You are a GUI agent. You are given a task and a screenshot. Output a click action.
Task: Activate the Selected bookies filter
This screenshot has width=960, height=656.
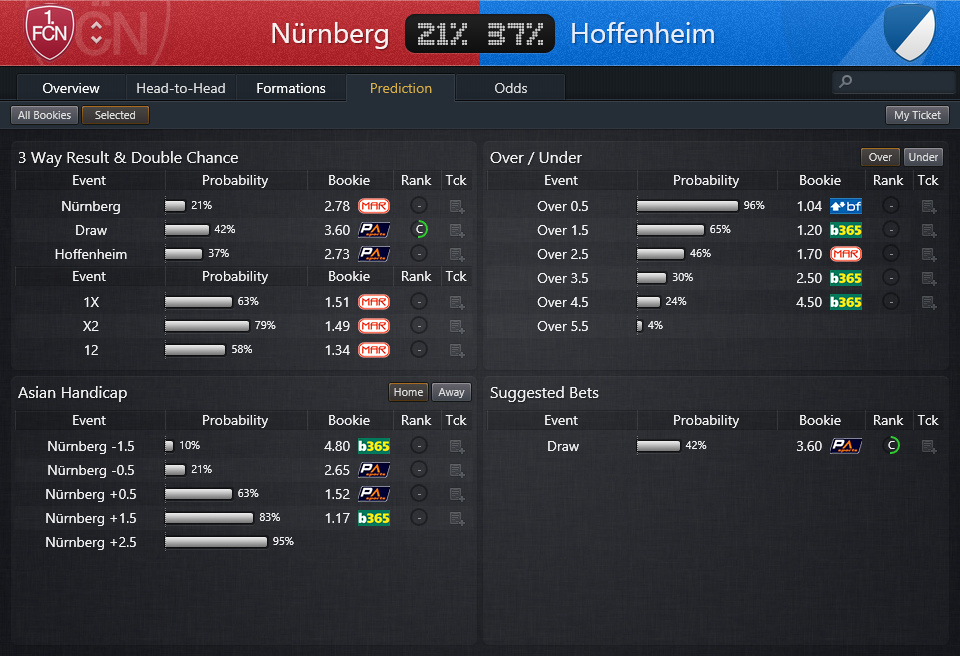pyautogui.click(x=115, y=115)
